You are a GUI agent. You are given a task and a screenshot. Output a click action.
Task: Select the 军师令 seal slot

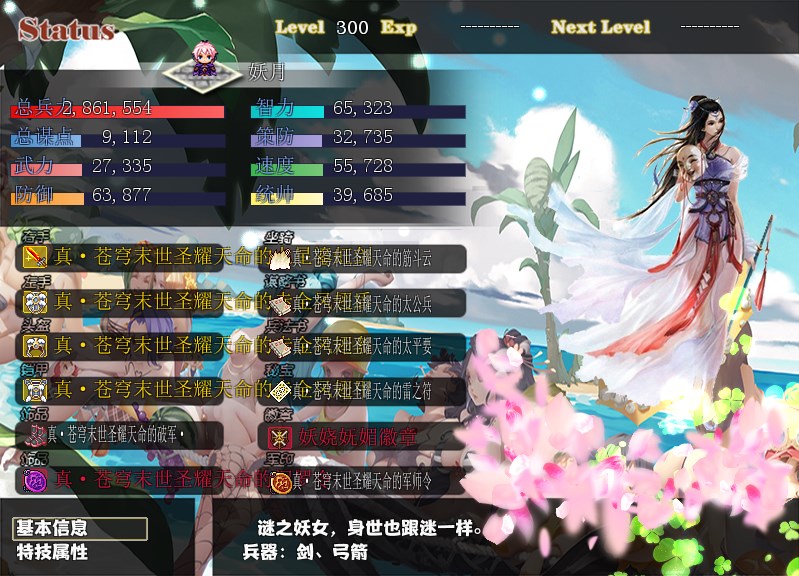click(x=366, y=480)
